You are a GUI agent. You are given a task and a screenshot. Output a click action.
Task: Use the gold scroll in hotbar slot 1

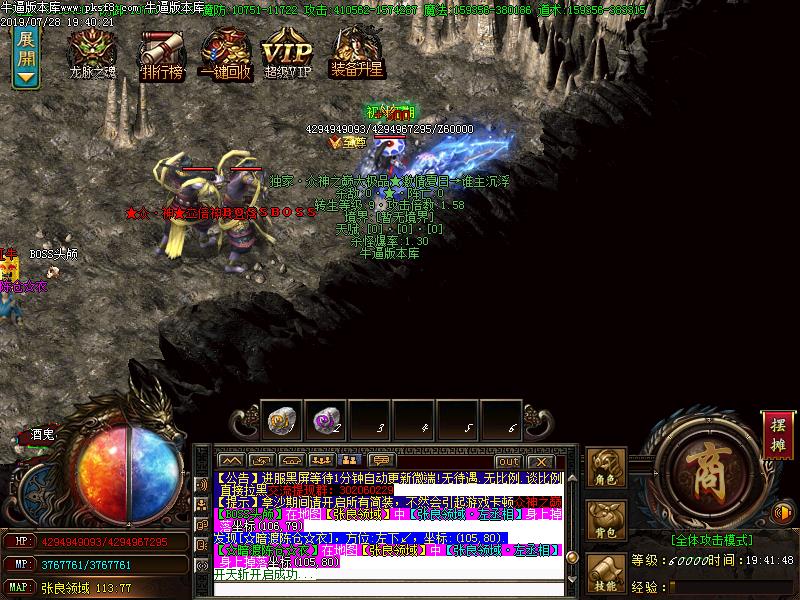(282, 420)
